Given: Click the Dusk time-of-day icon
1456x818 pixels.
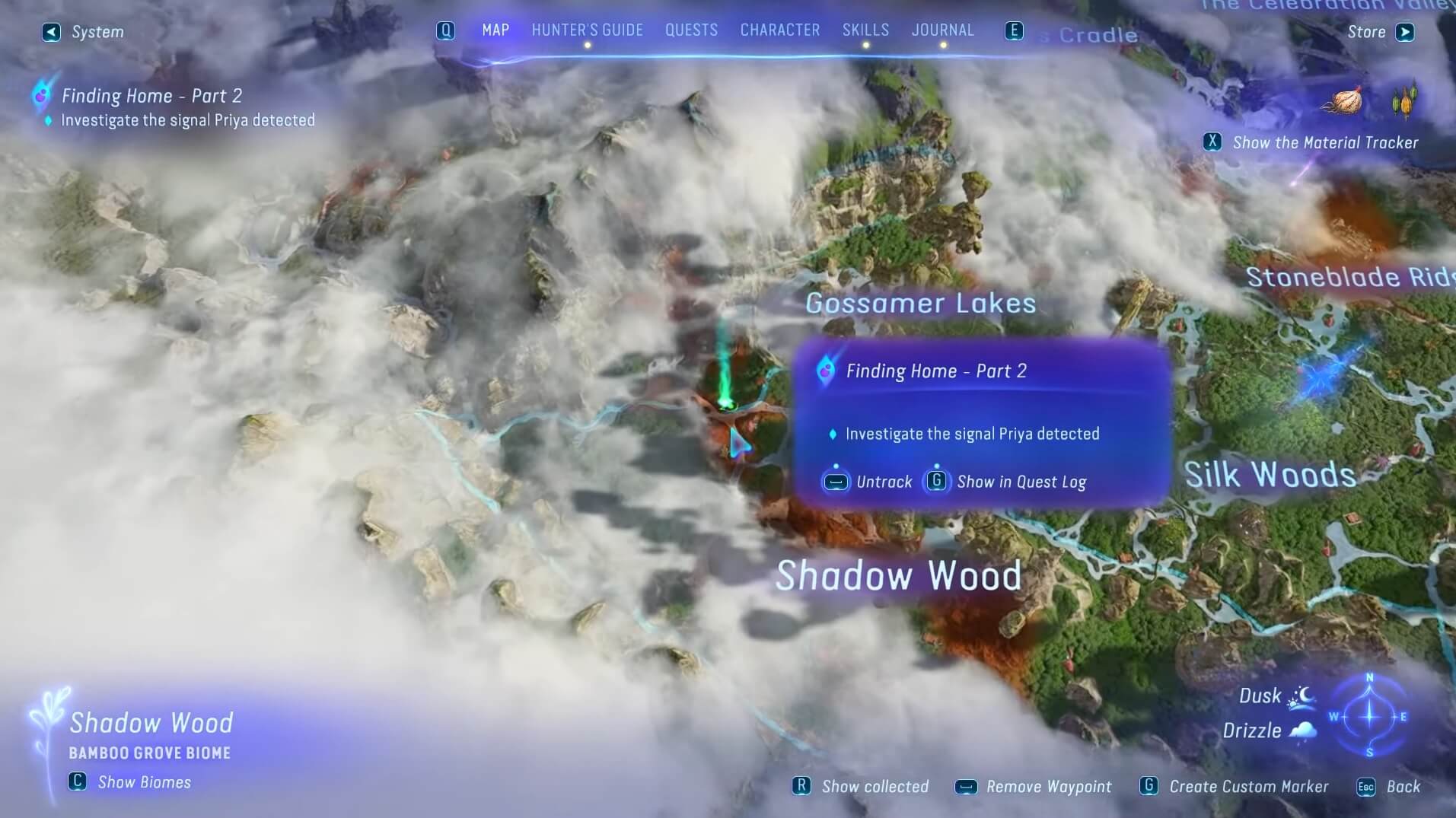Looking at the screenshot, I should point(1304,695).
